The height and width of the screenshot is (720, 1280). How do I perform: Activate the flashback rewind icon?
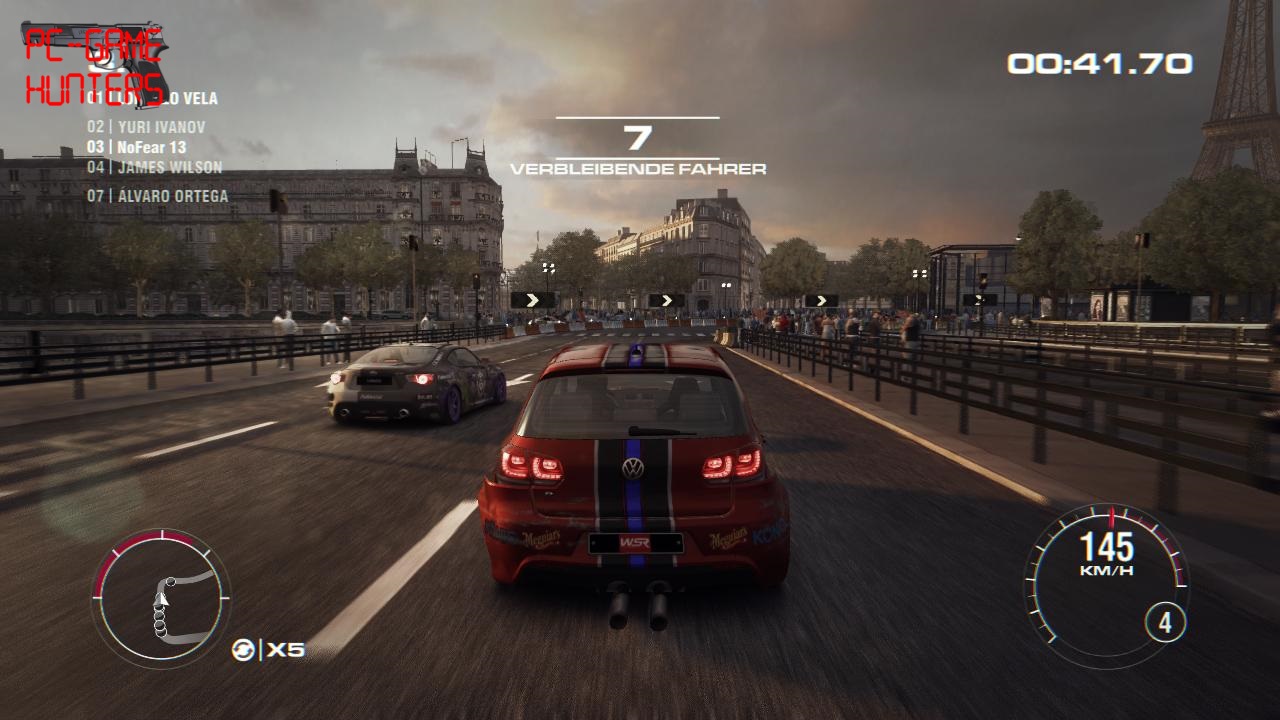tap(243, 649)
